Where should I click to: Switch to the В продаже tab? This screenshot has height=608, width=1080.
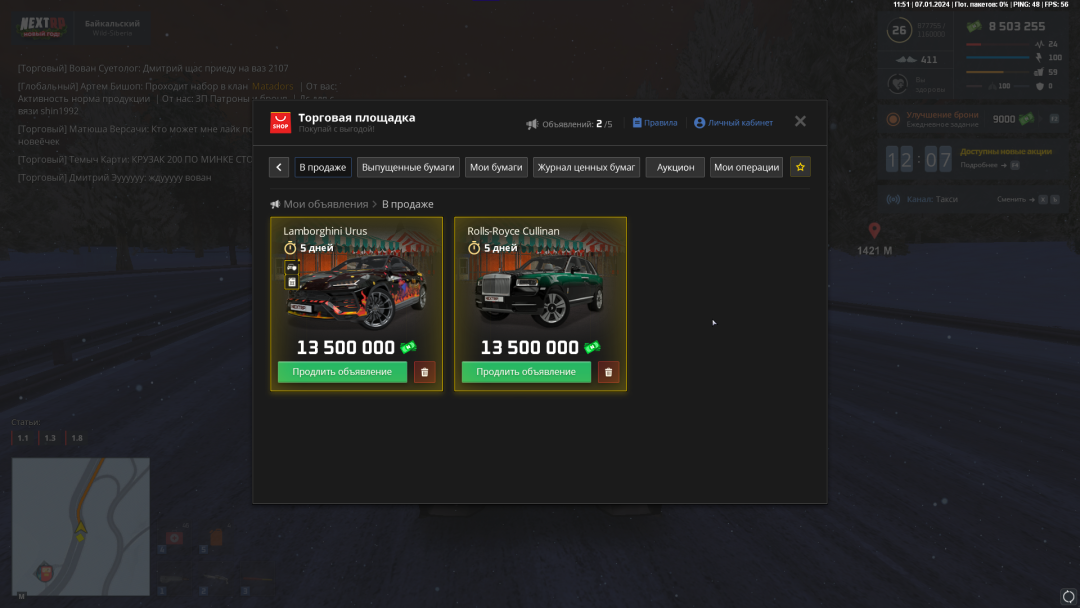click(323, 167)
